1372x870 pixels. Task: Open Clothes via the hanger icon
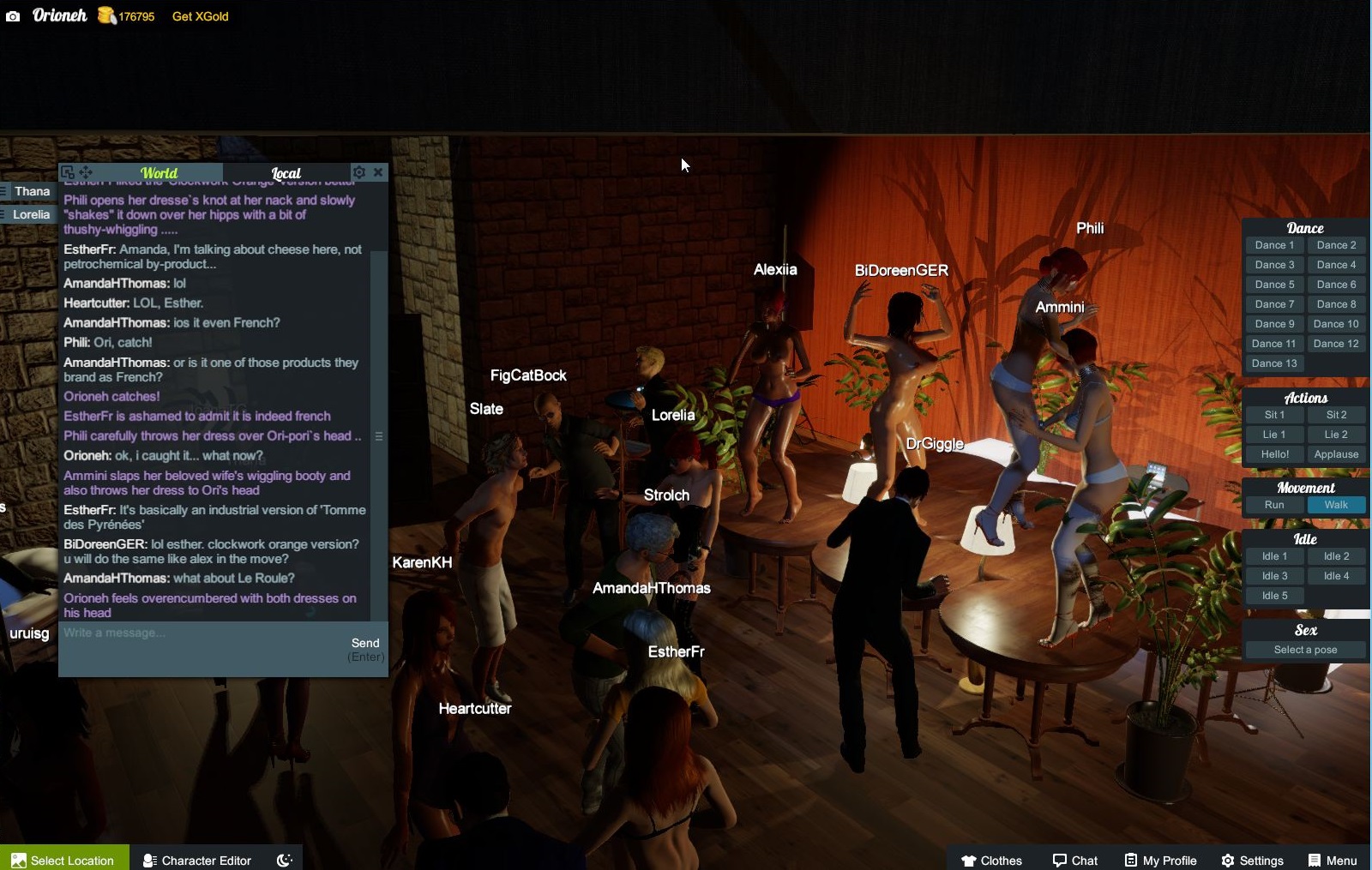pos(967,860)
